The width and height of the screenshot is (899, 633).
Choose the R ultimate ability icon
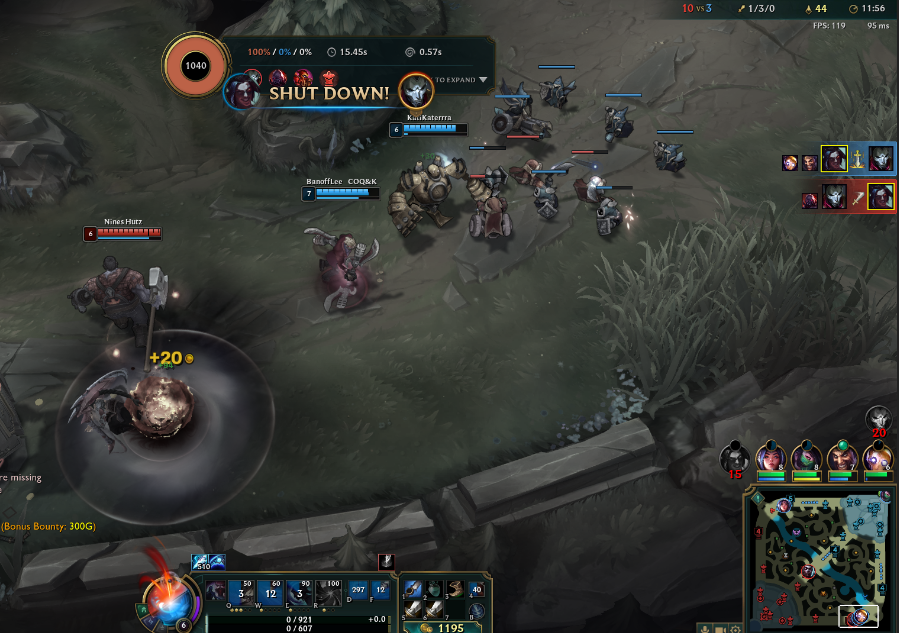pyautogui.click(x=327, y=591)
